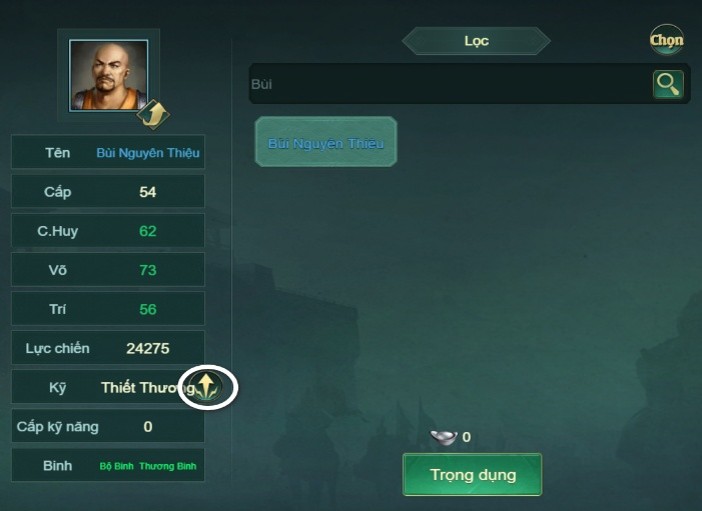Click the swap arrows icon on portrait
The image size is (702, 511).
pos(152,114)
